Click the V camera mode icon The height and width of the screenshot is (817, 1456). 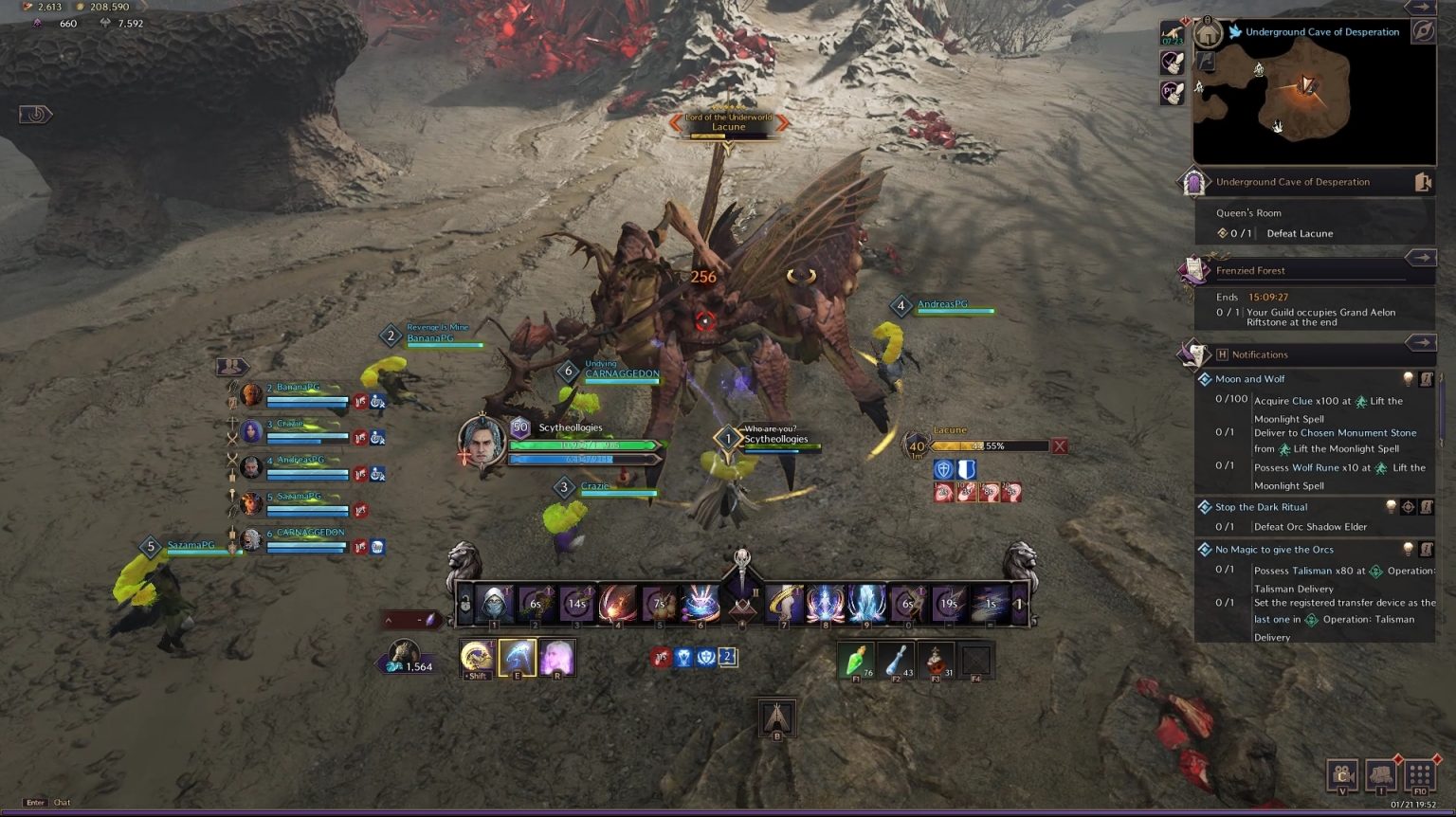[1342, 775]
